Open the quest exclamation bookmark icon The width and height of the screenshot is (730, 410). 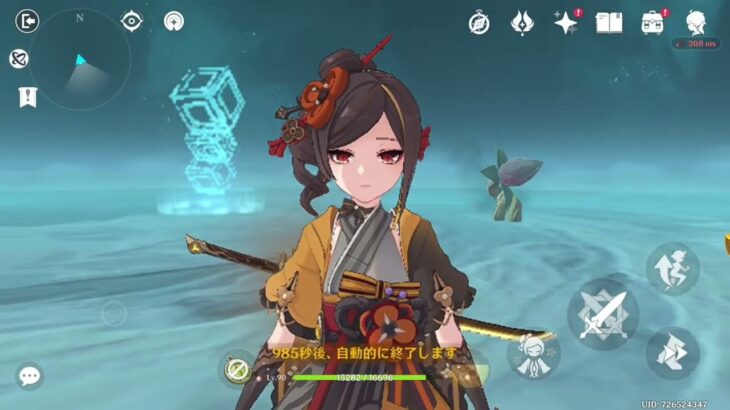[x=27, y=97]
